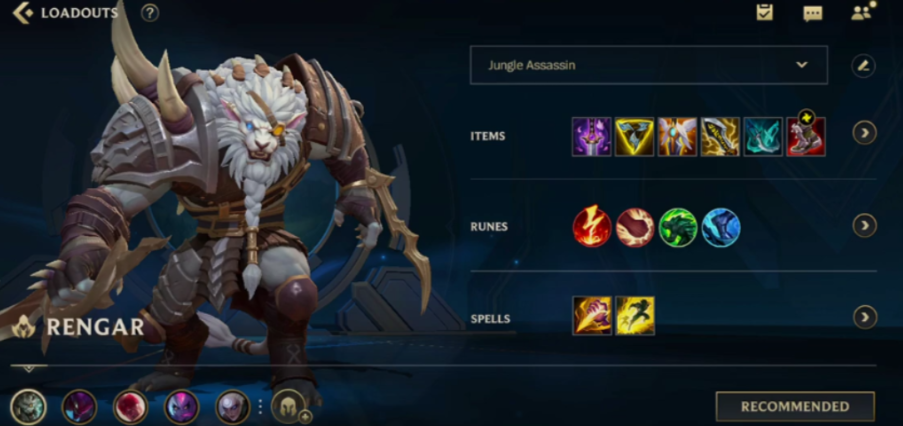The height and width of the screenshot is (426, 903).
Task: Select the winged guardian item icon
Action: (677, 136)
